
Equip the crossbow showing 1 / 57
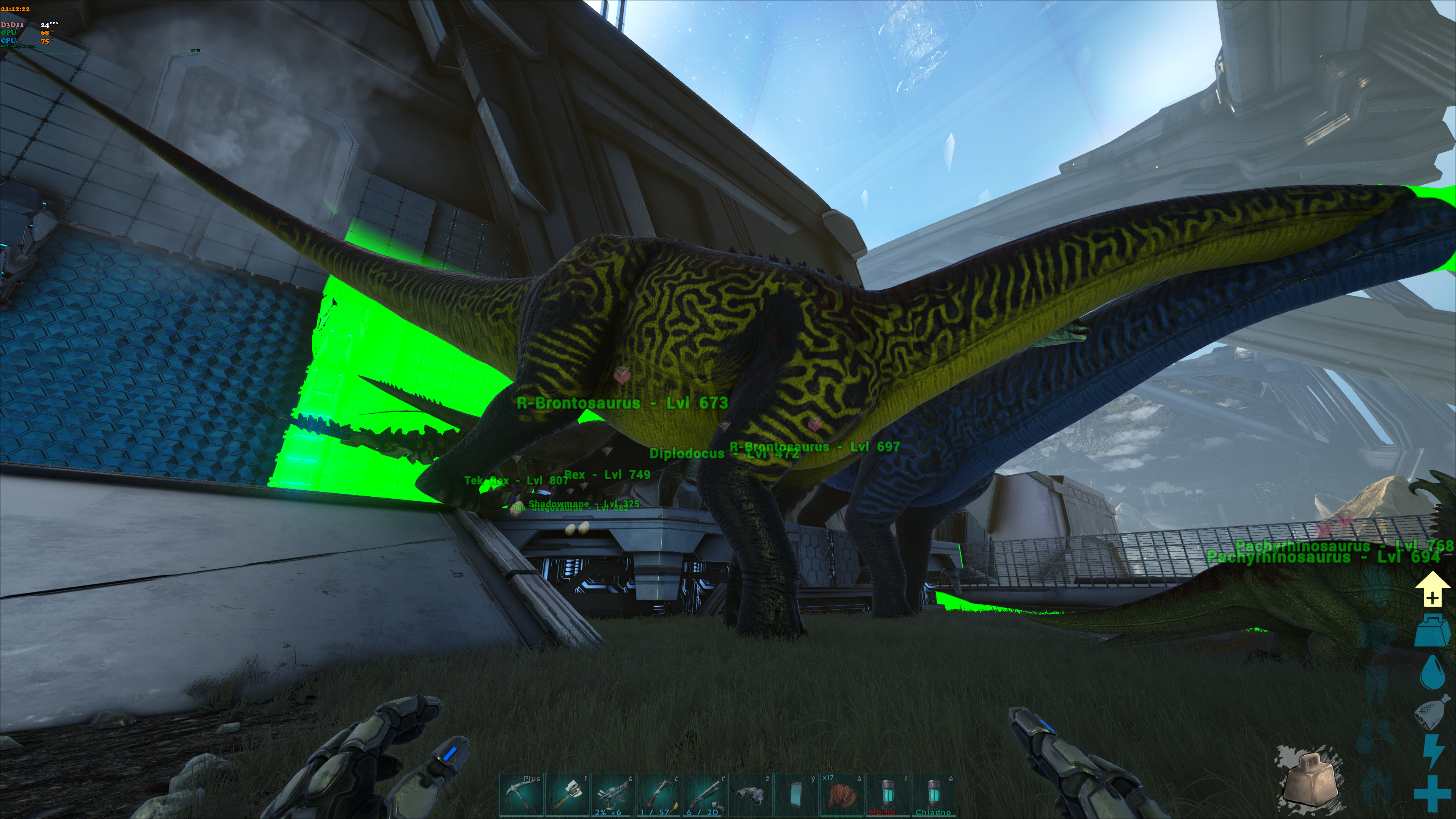coord(659,795)
